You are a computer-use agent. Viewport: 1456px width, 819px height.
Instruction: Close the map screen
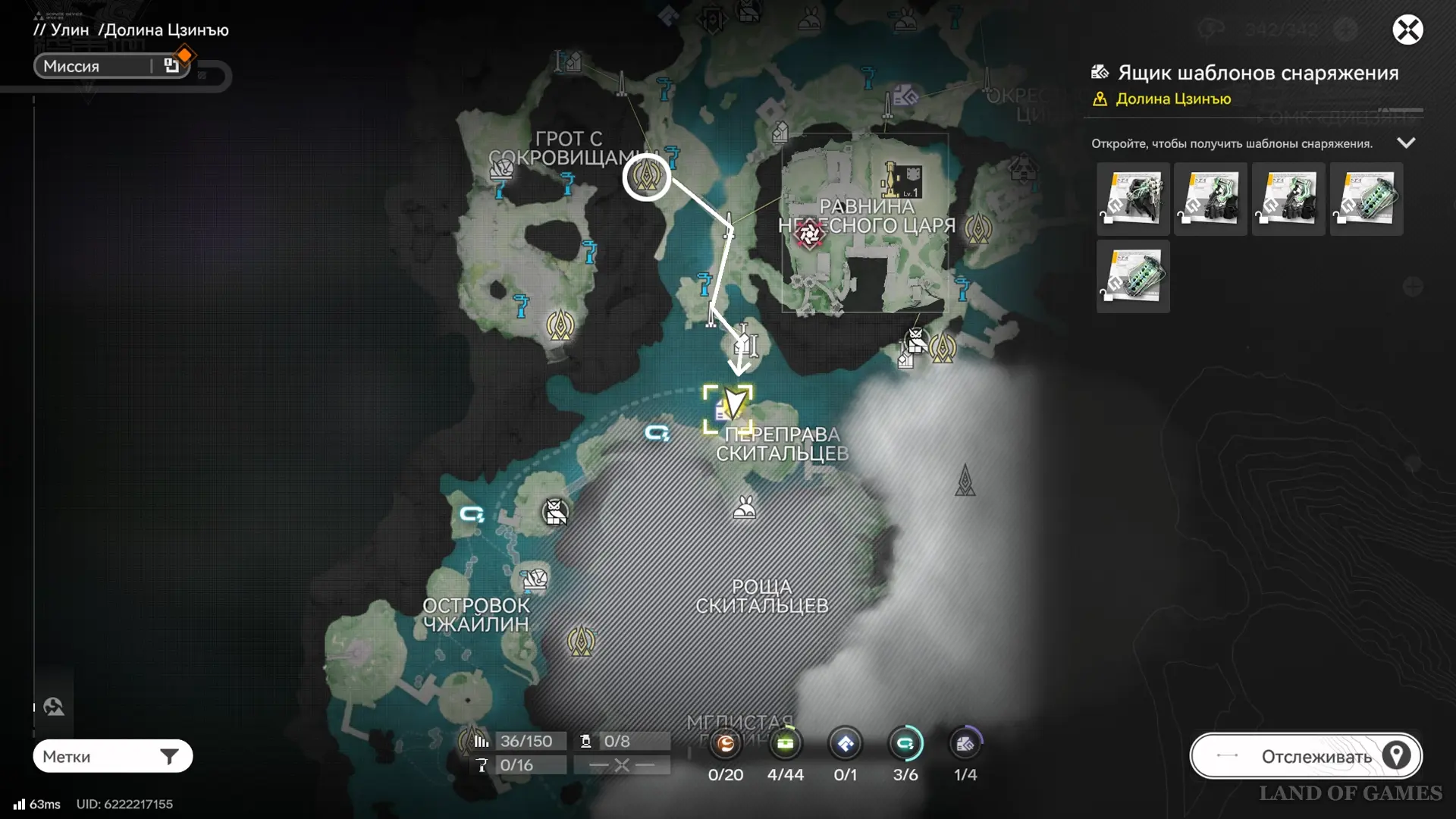[x=1407, y=30]
